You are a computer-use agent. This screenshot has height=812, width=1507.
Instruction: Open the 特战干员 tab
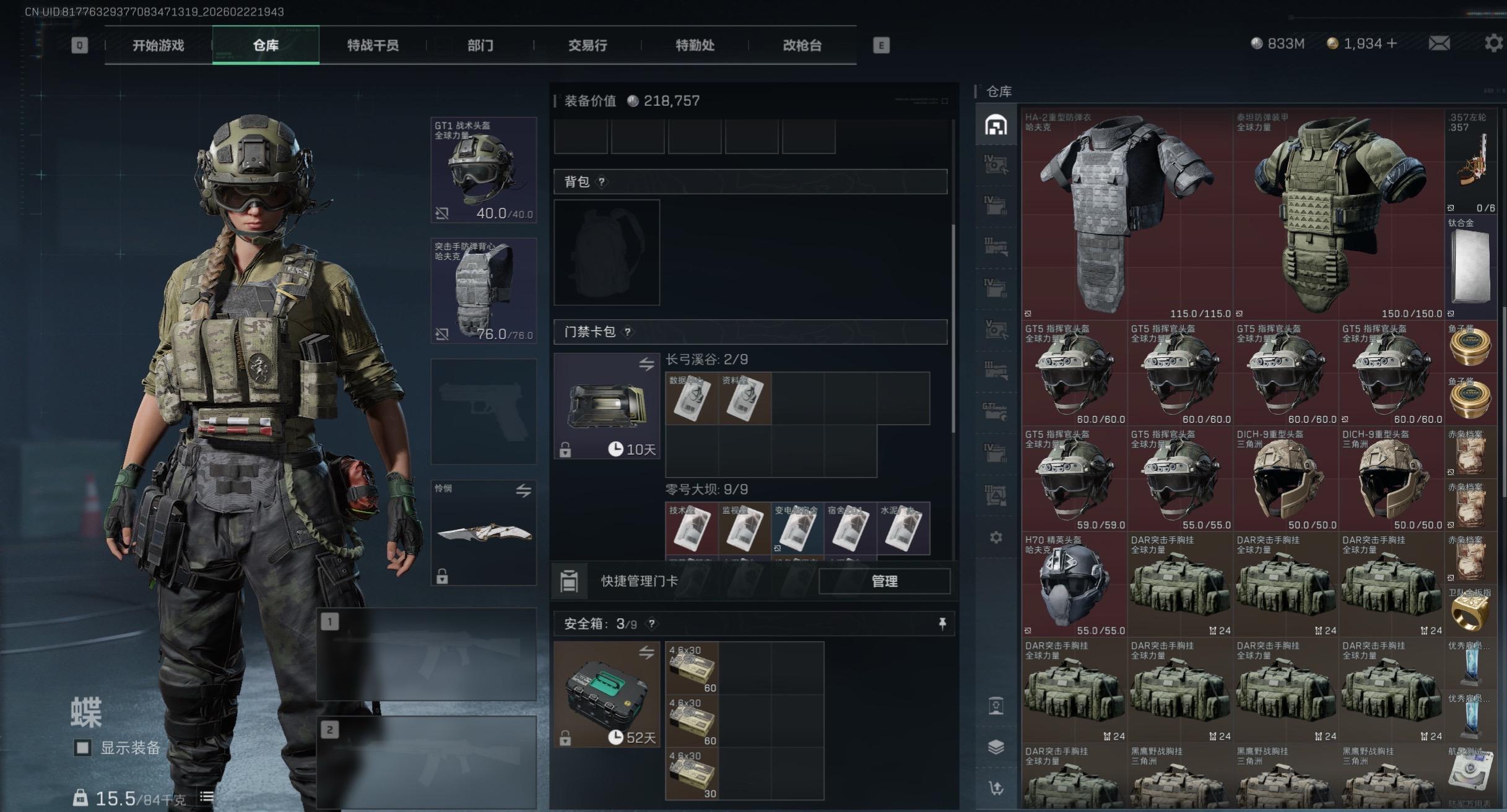pyautogui.click(x=373, y=45)
